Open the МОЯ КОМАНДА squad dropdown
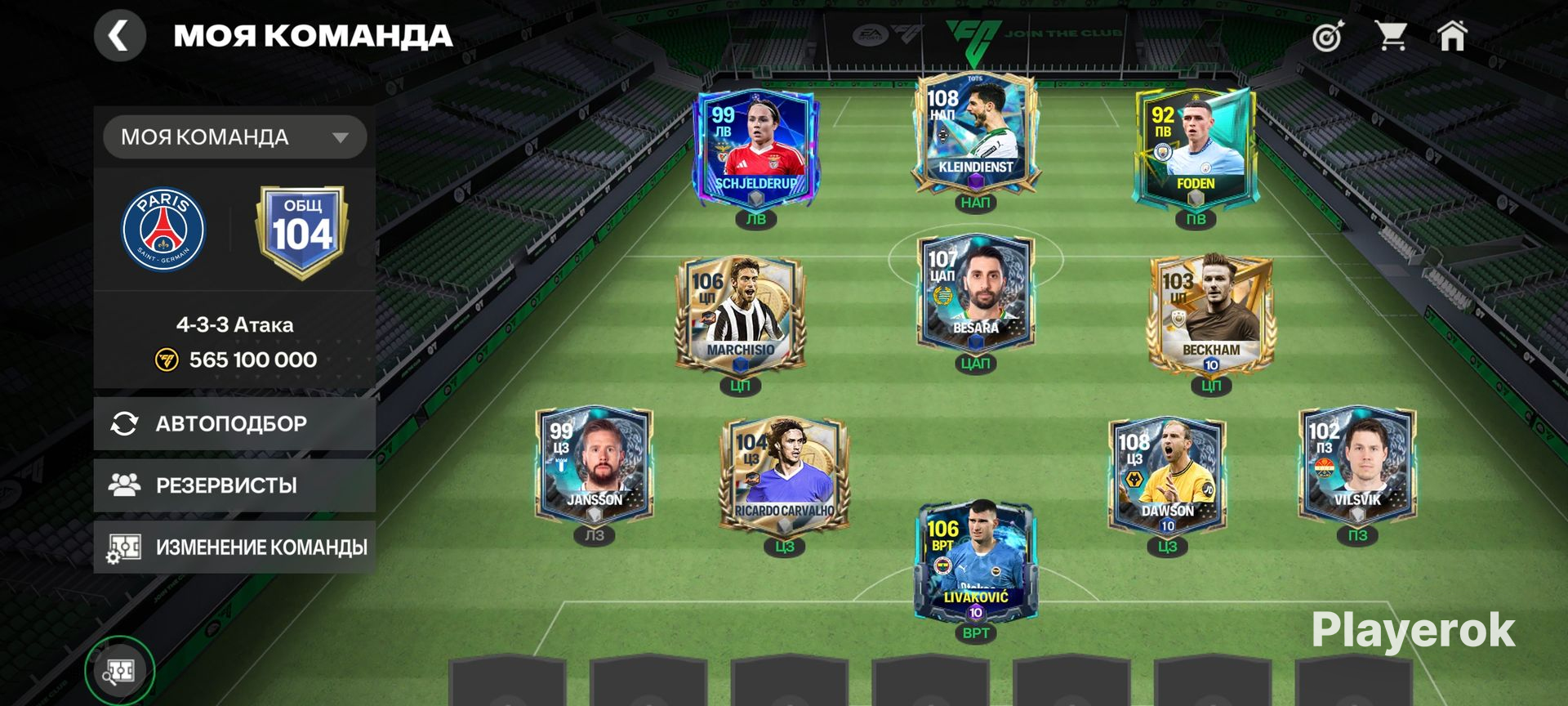Screen dimensions: 1568x706 point(234,137)
